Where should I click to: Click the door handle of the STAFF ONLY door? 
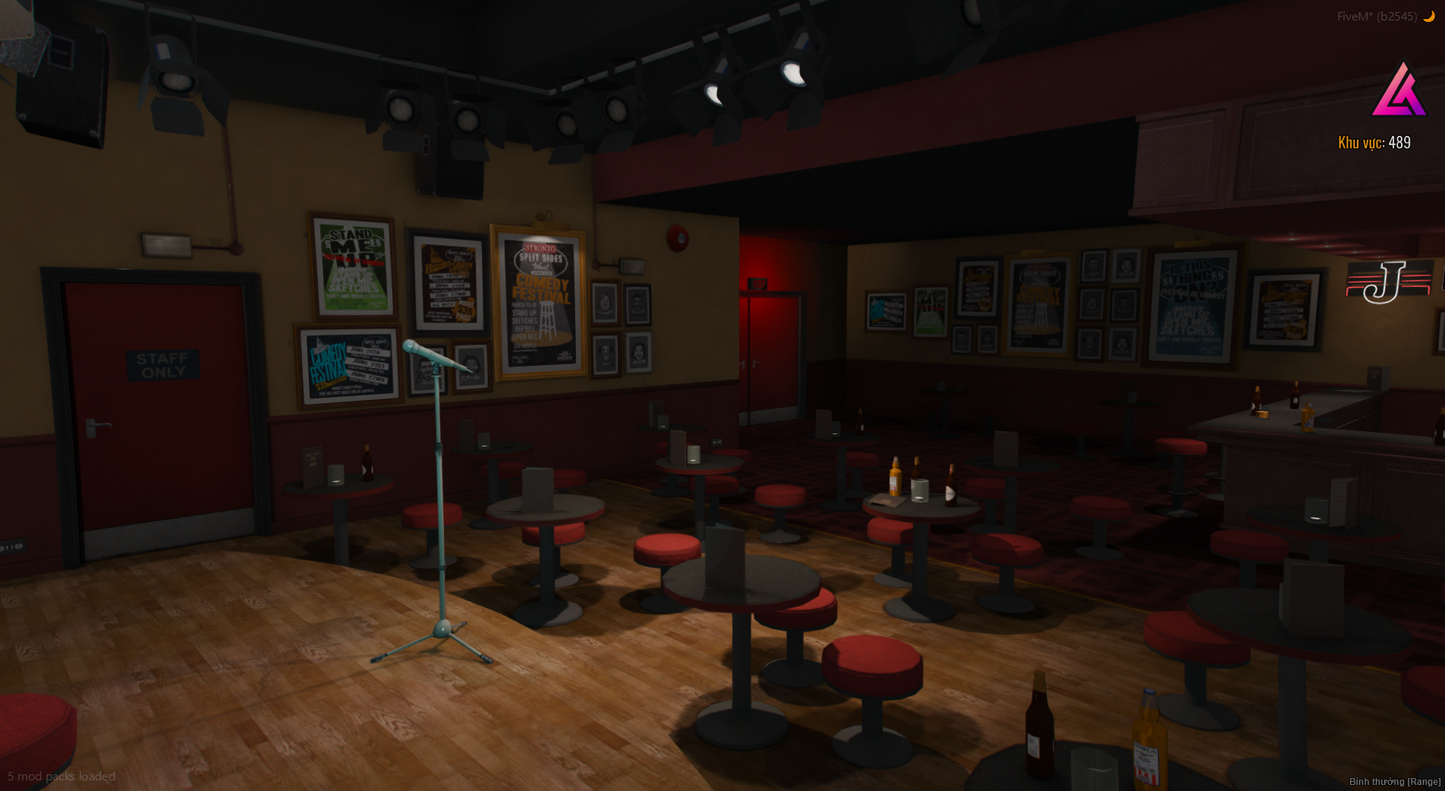101,425
